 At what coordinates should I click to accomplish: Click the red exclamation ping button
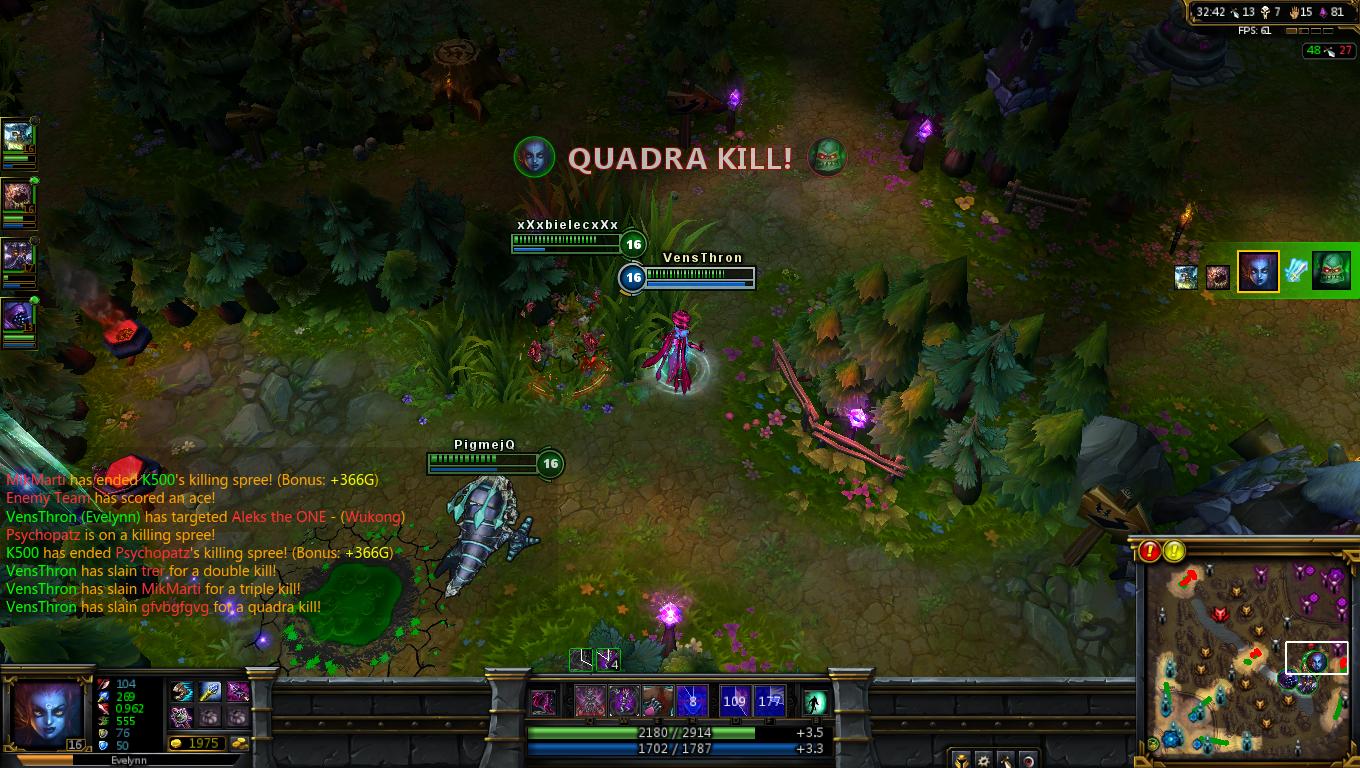coord(1150,551)
